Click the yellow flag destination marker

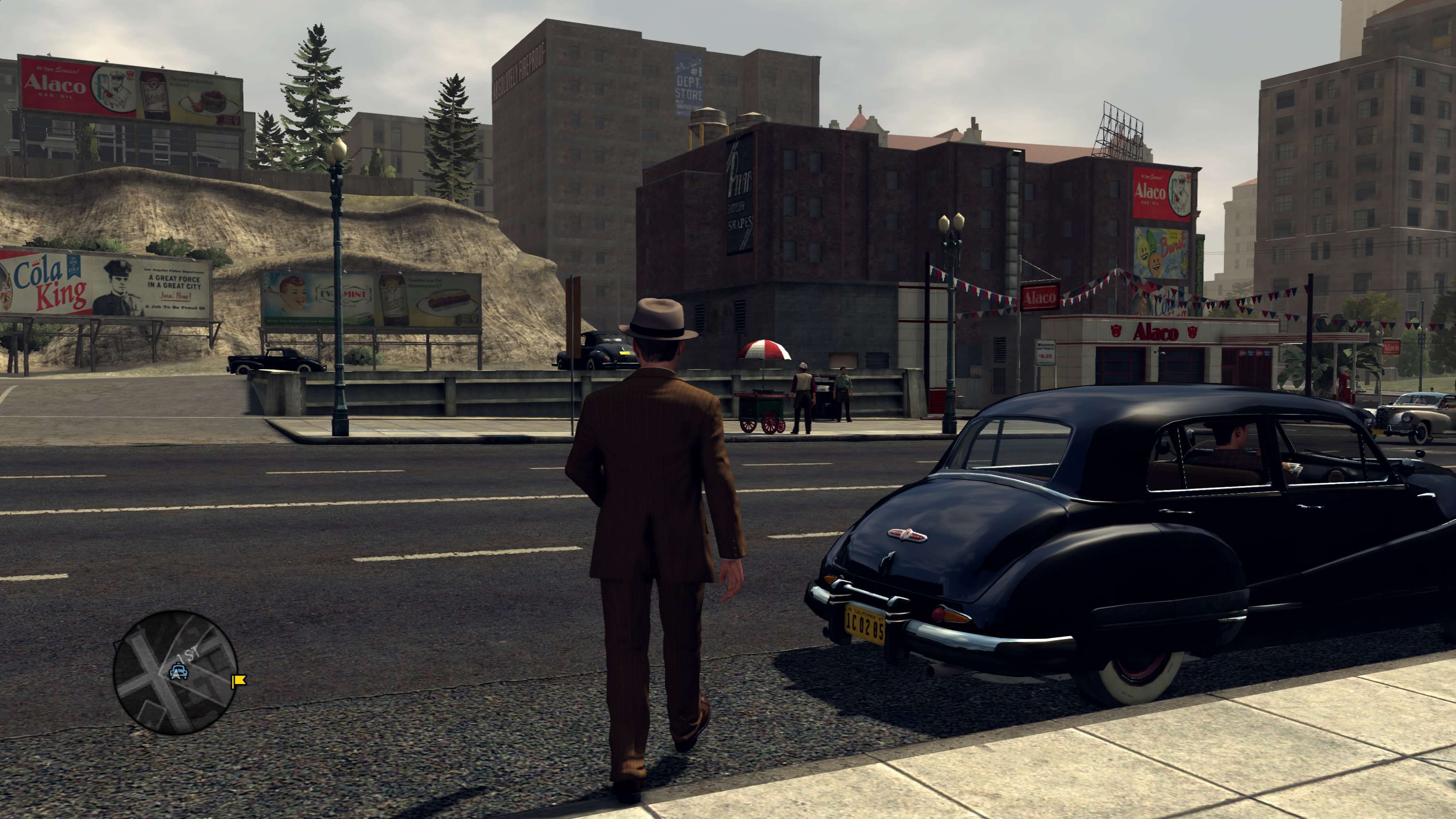click(238, 680)
